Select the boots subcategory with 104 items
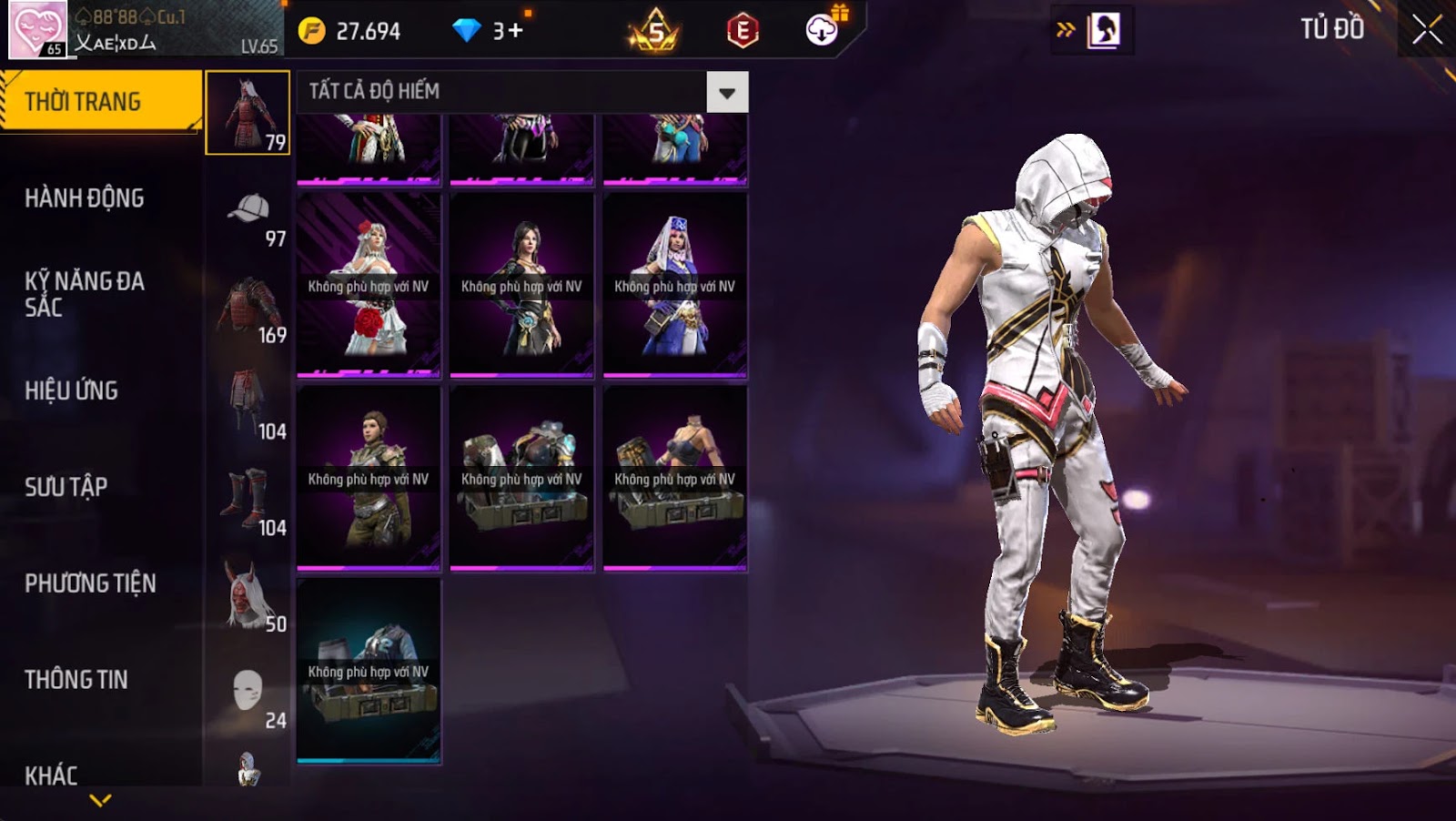1456x821 pixels. pos(248,501)
